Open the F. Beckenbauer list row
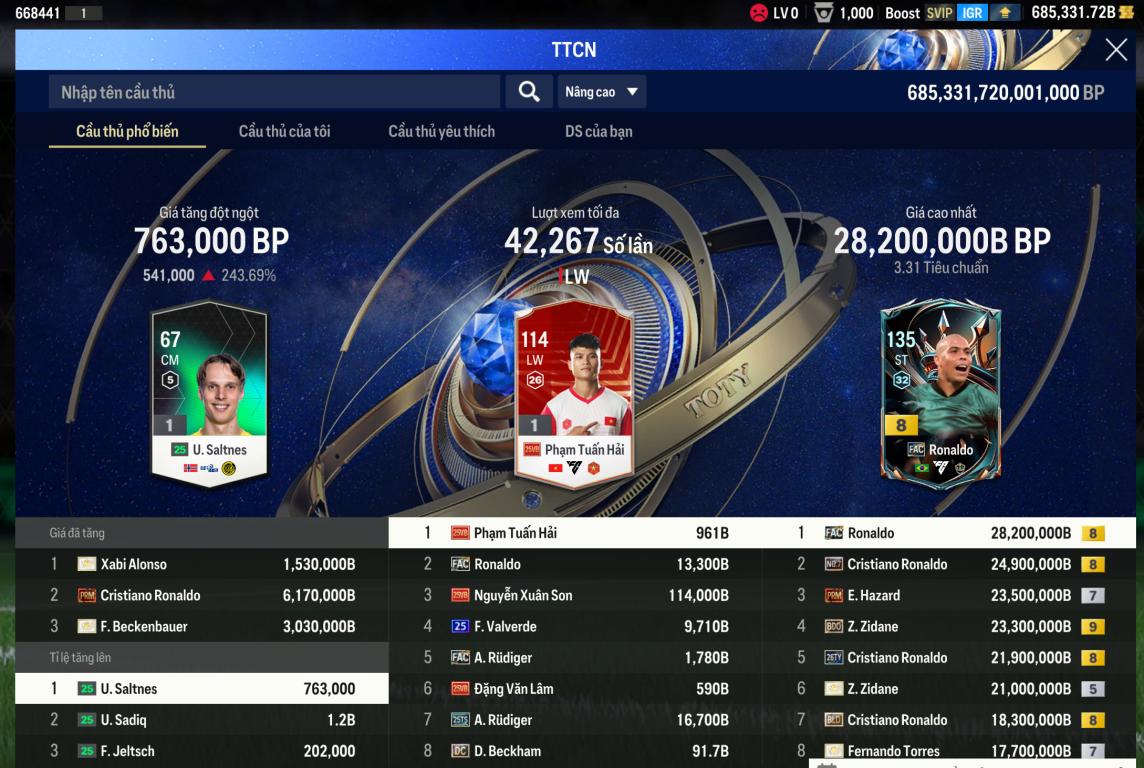The height and width of the screenshot is (768, 1144). click(202, 627)
